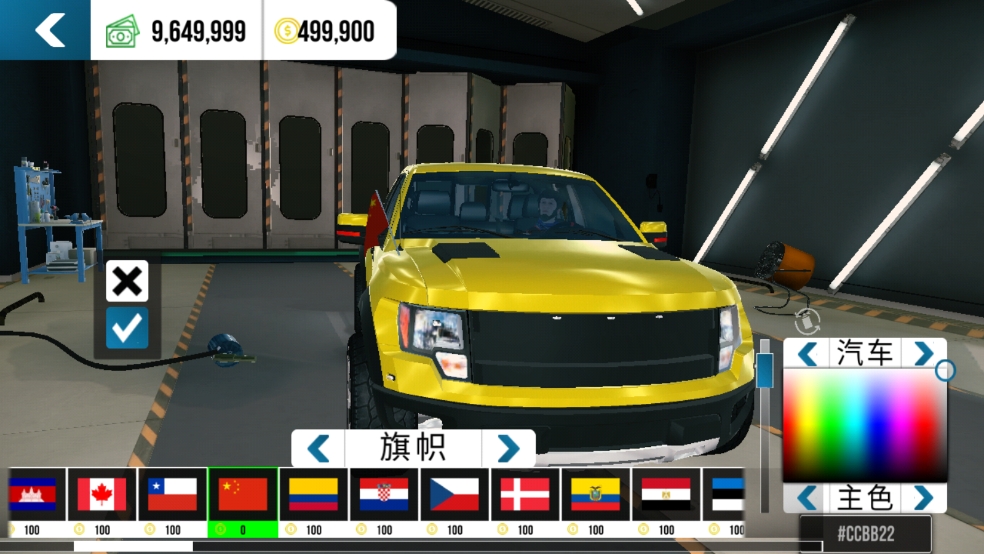The image size is (984, 554).
Task: Select the Cambodia flag
Action: (x=32, y=494)
